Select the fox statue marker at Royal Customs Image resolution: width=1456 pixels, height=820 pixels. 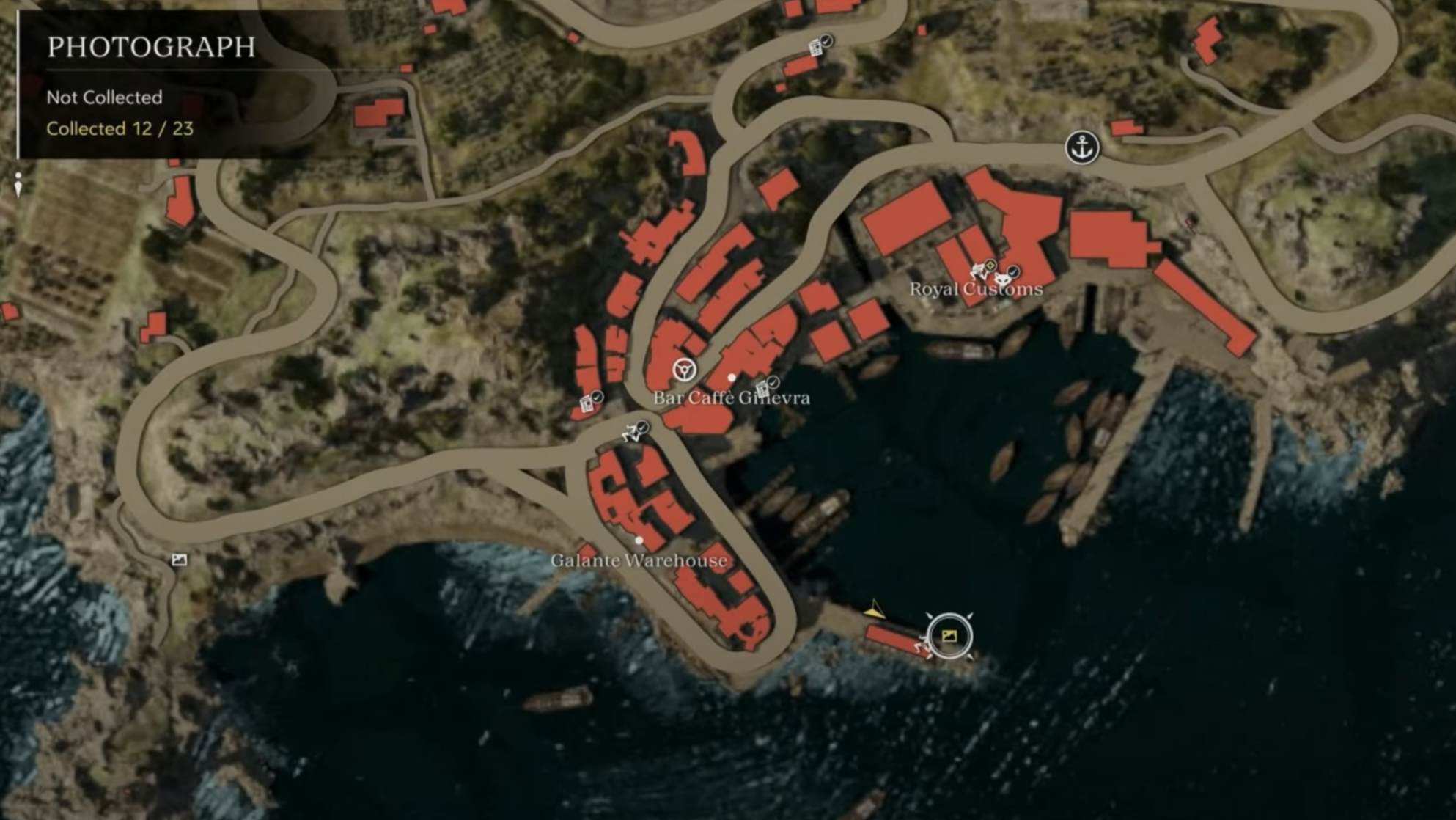[1002, 279]
